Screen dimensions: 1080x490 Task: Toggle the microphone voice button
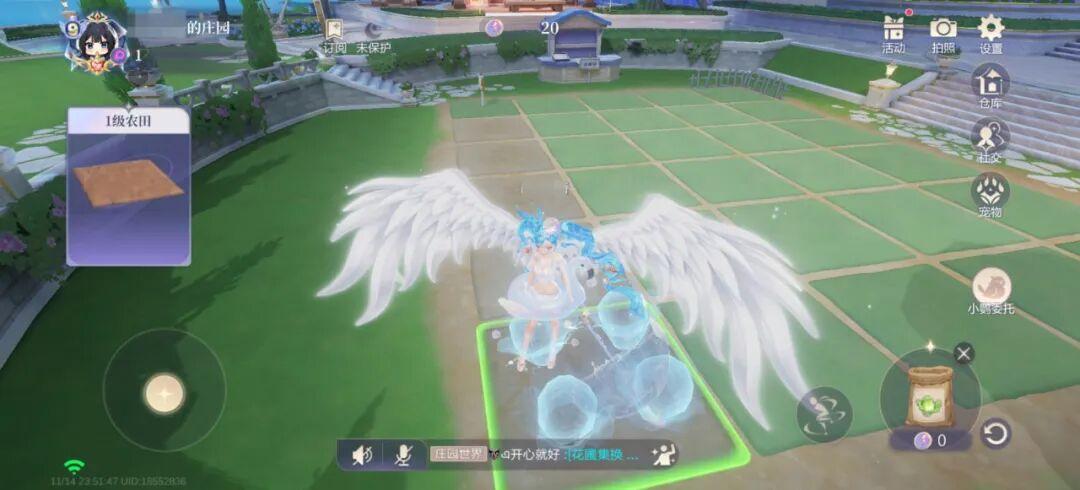click(x=403, y=456)
